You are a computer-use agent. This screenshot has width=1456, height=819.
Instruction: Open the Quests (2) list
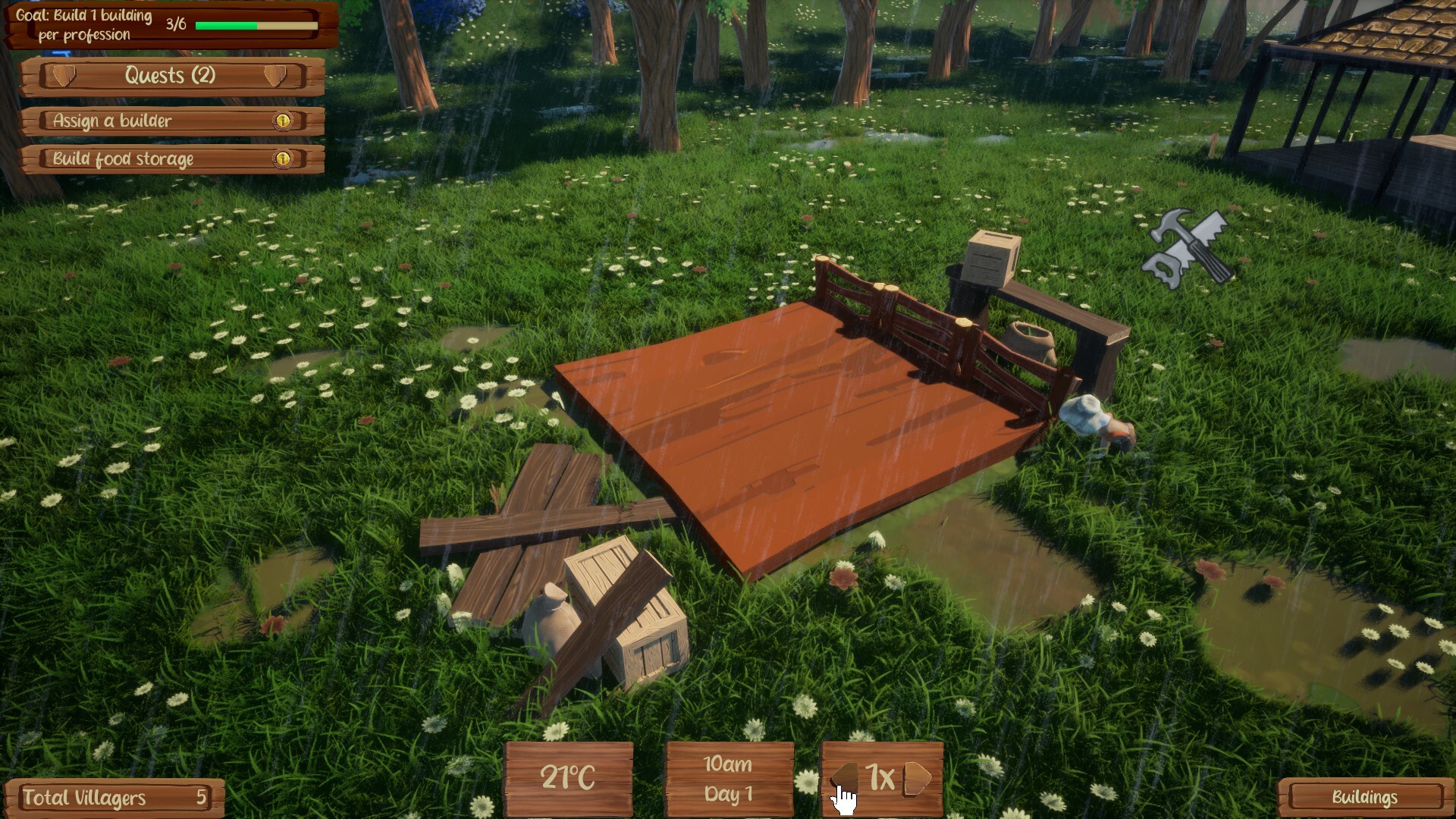coord(170,76)
